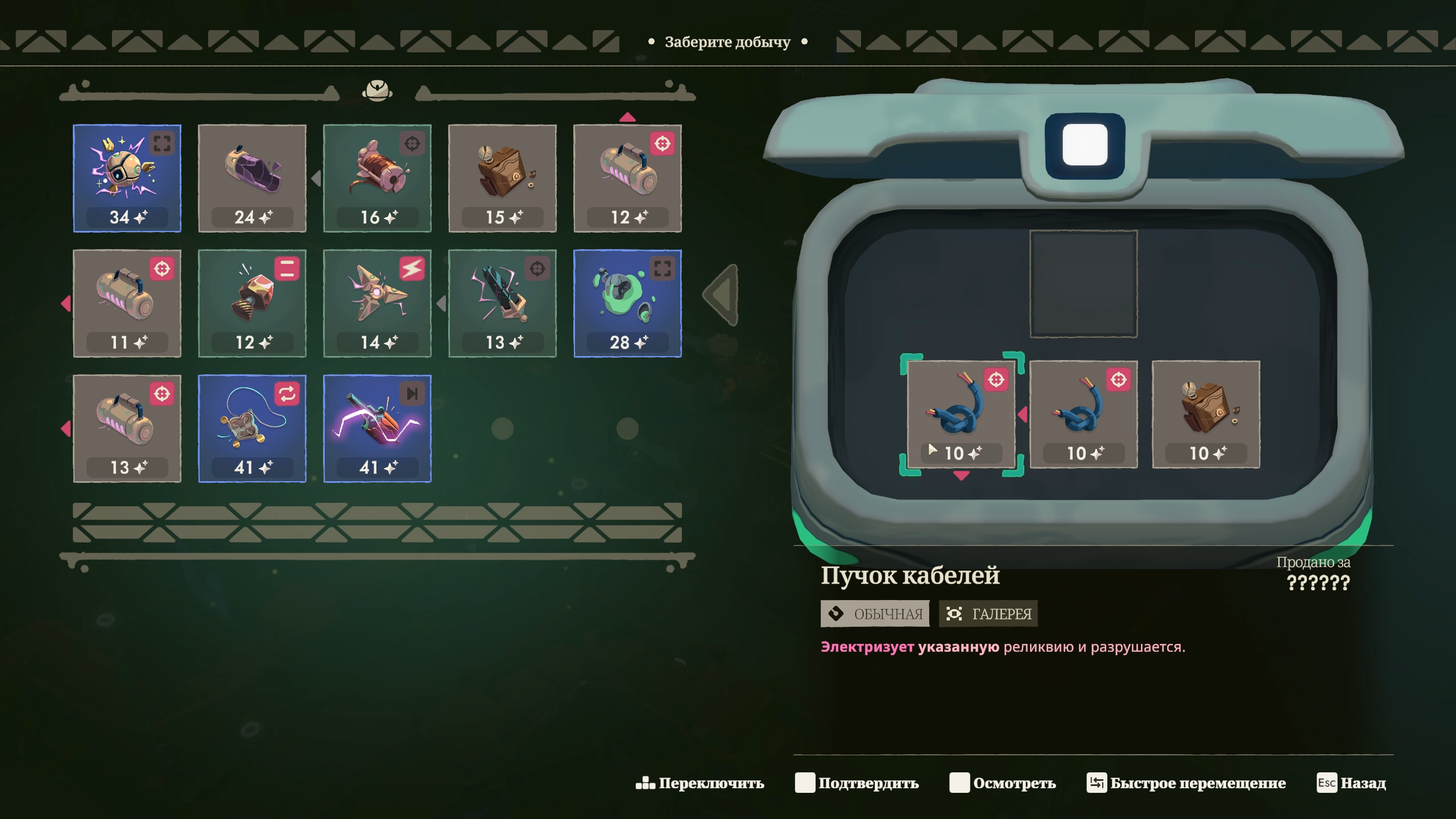Pick the amulet relic with the blue cord
Viewport: 1456px width, 819px height.
point(252,428)
